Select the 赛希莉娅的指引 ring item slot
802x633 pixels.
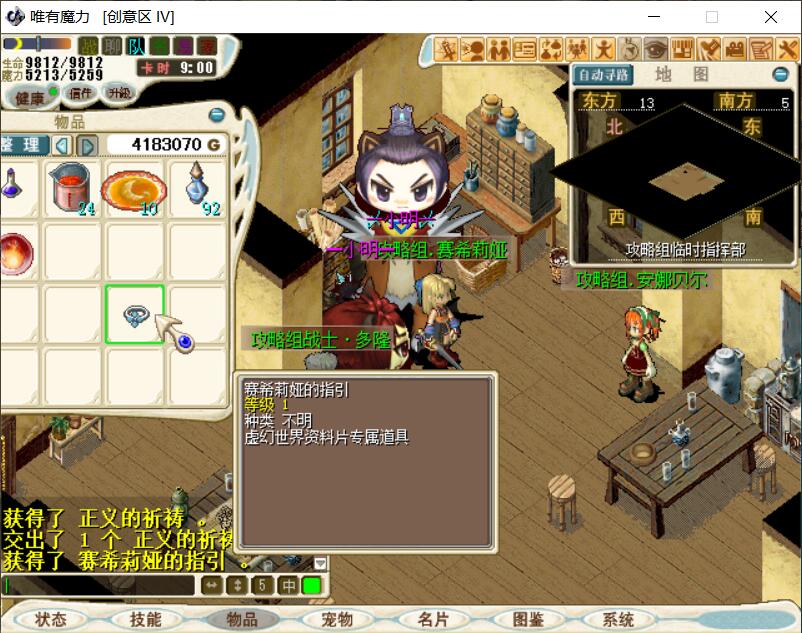pos(135,314)
